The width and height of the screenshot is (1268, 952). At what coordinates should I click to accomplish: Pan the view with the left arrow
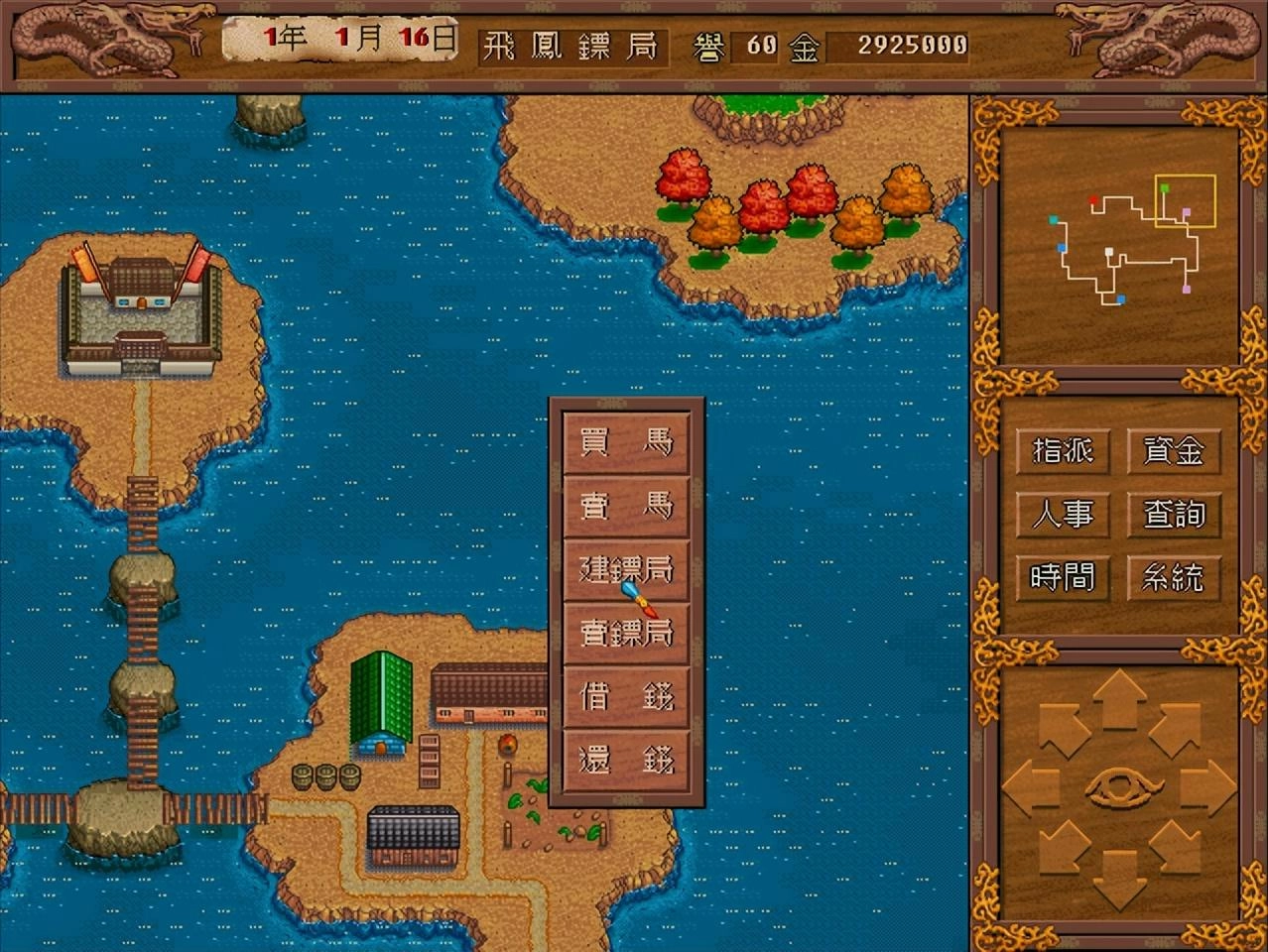point(1028,789)
